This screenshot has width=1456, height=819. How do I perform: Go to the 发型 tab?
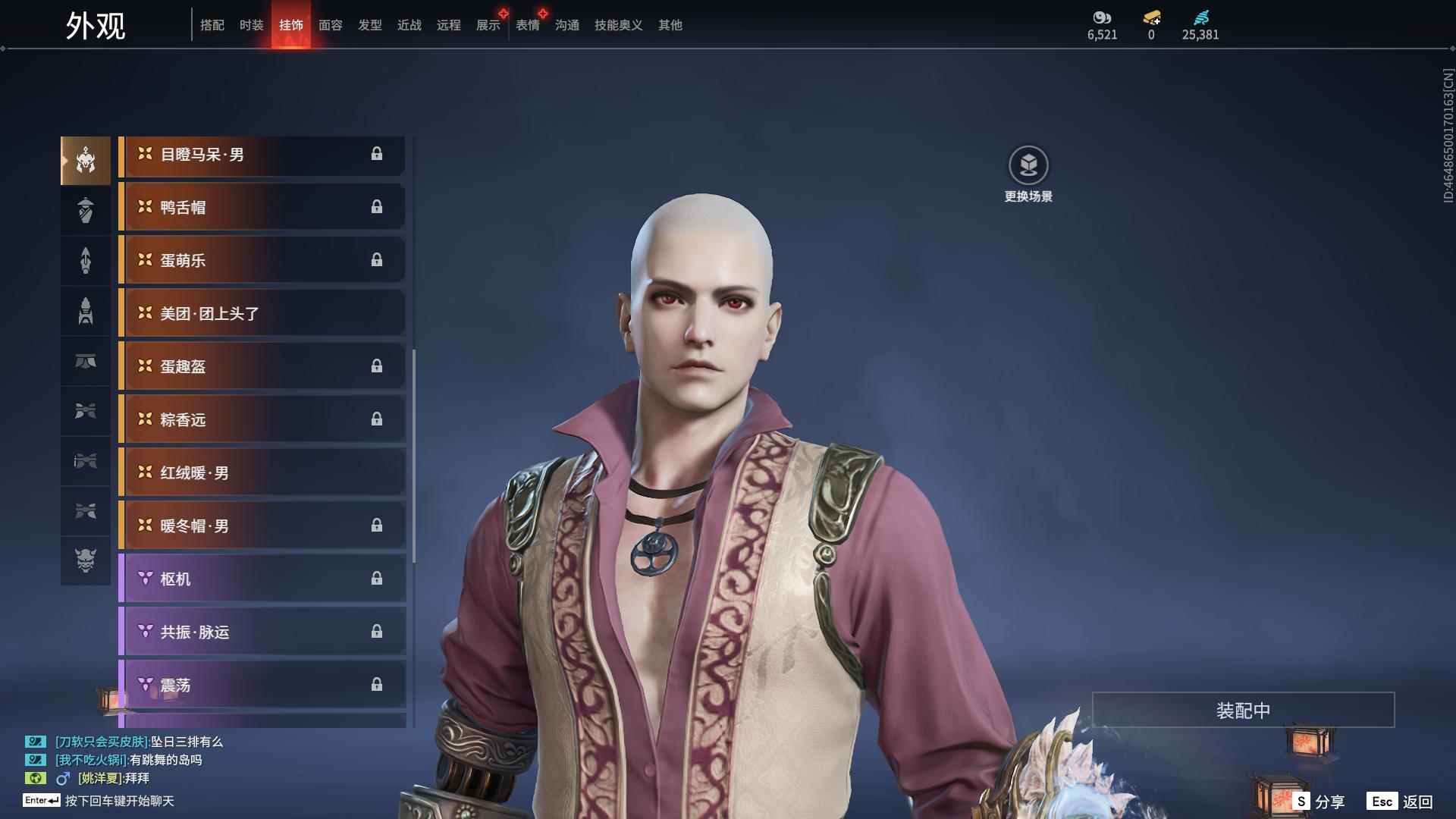pos(369,25)
